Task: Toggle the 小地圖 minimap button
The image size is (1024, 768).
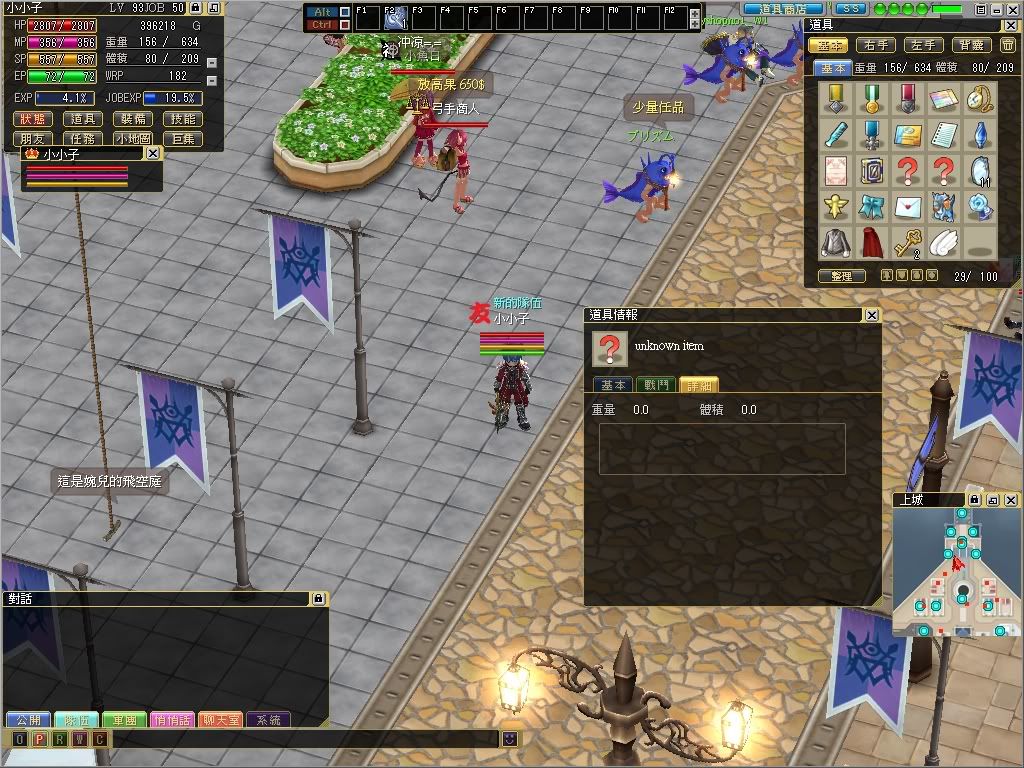Action: [x=132, y=139]
